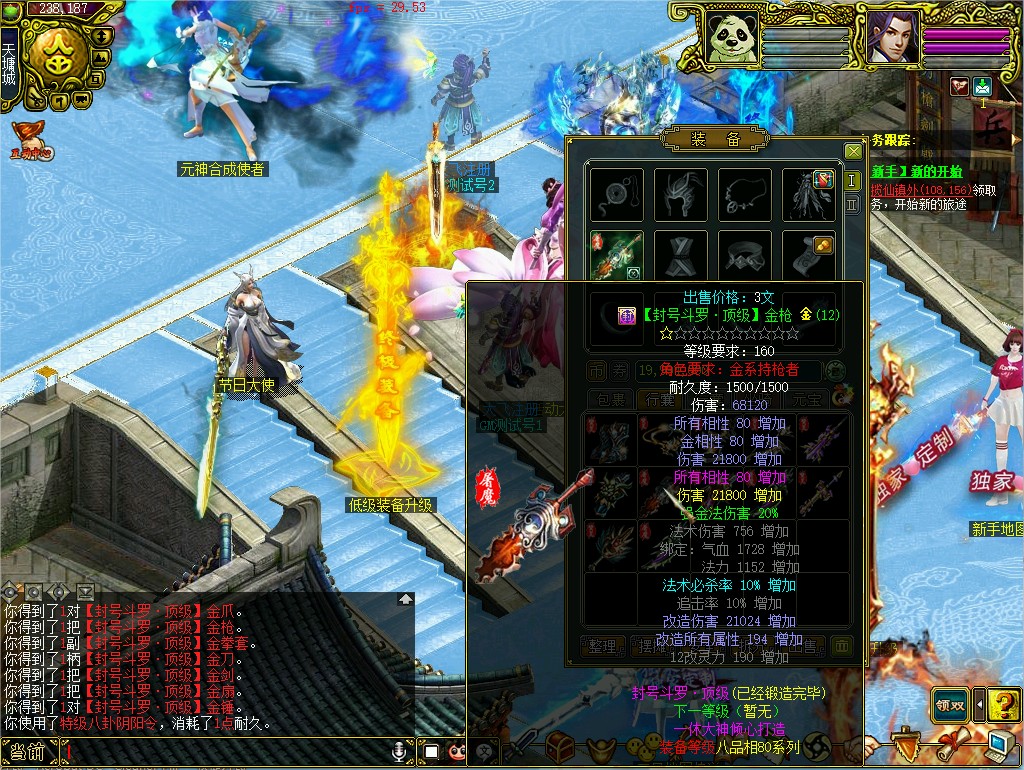Open the 当前 chat channel selector
The width and height of the screenshot is (1024, 770).
point(28,752)
